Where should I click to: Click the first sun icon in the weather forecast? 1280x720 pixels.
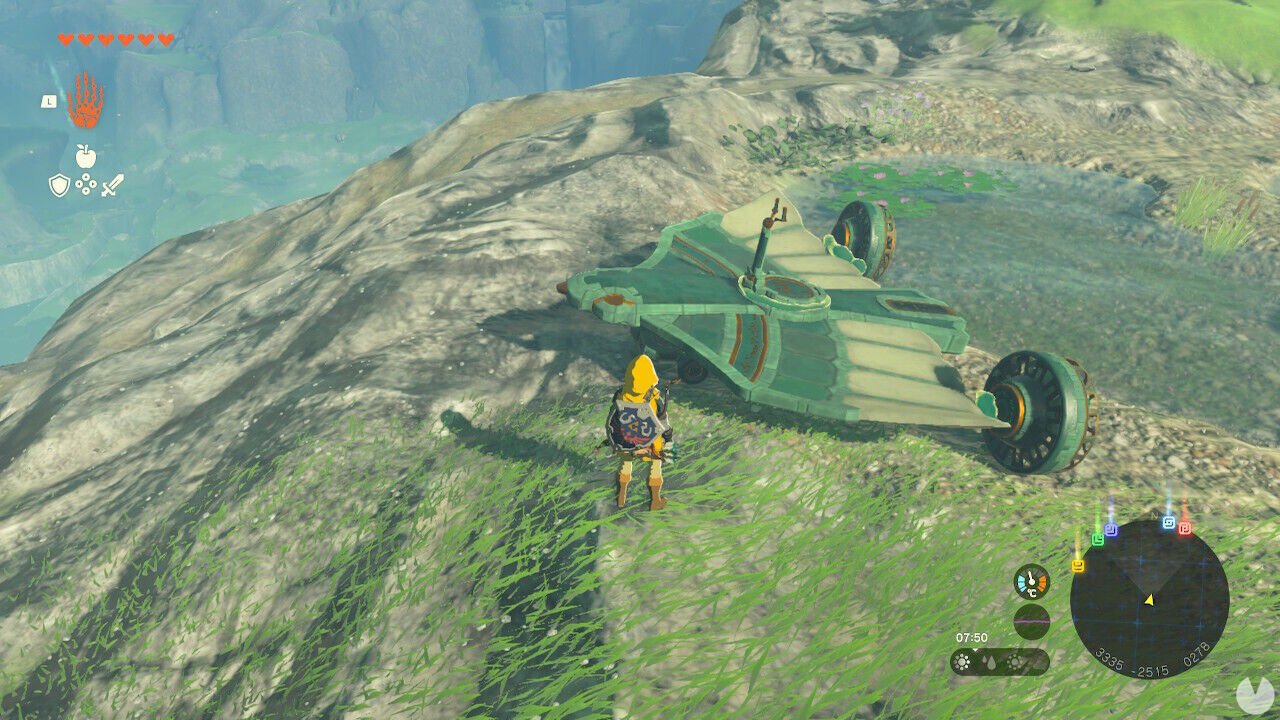coord(963,662)
